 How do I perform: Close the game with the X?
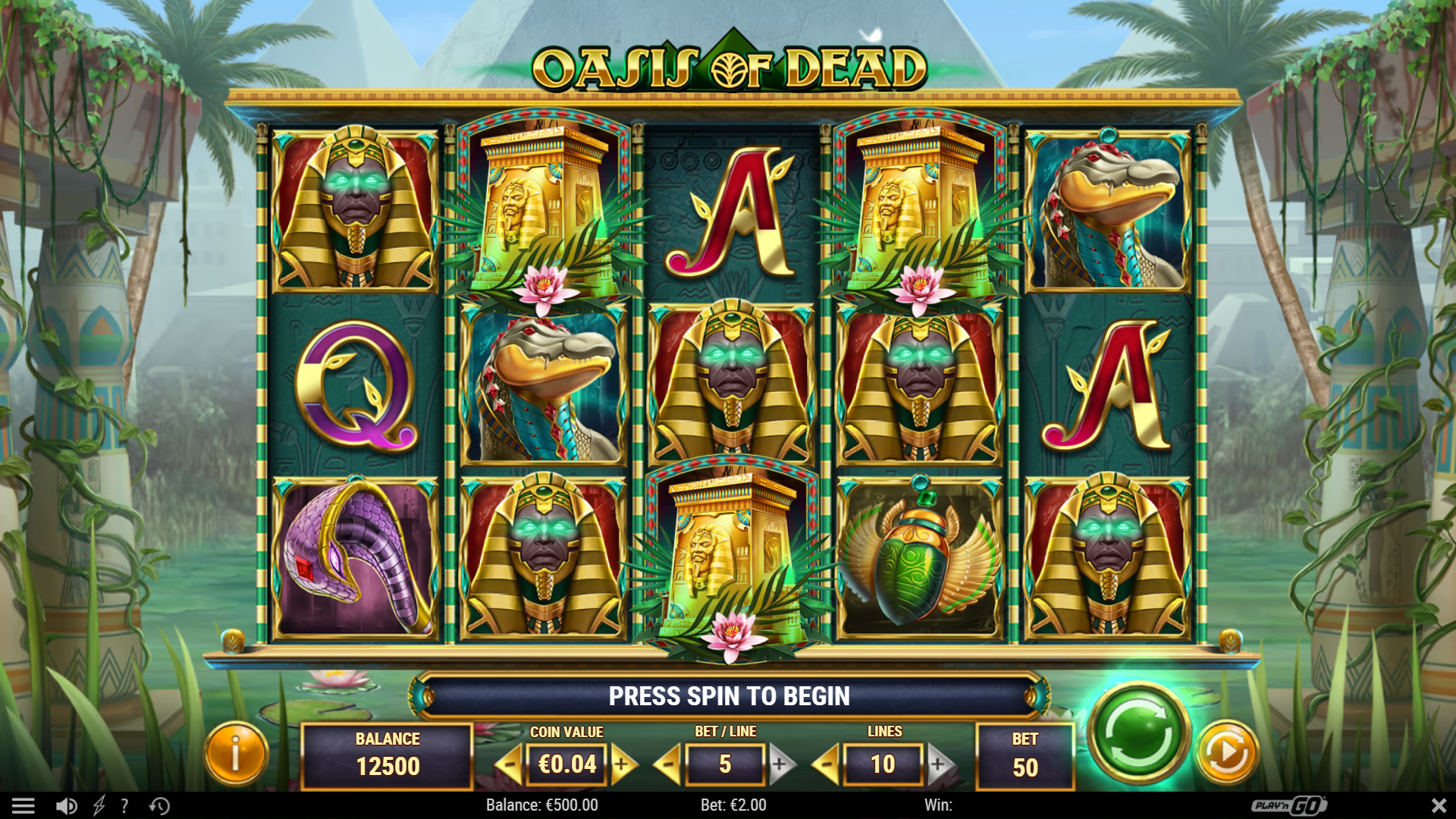[1439, 805]
